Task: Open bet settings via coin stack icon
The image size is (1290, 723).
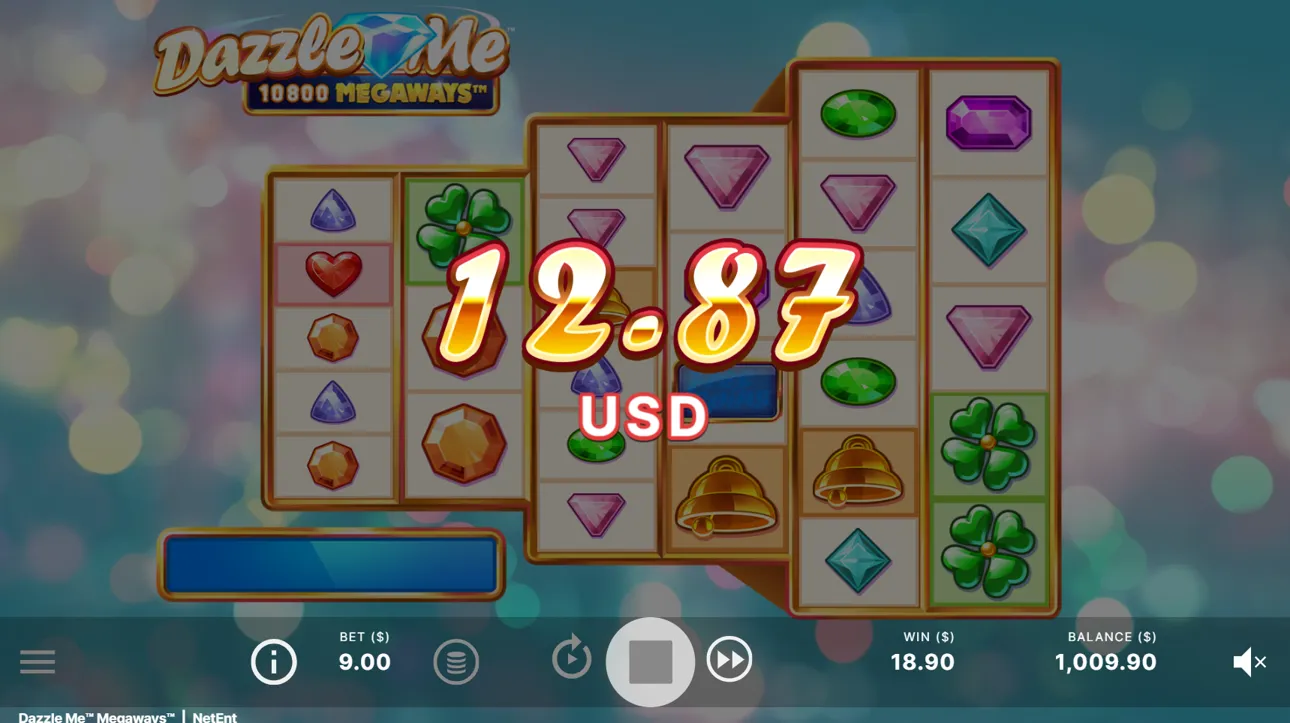Action: point(457,661)
